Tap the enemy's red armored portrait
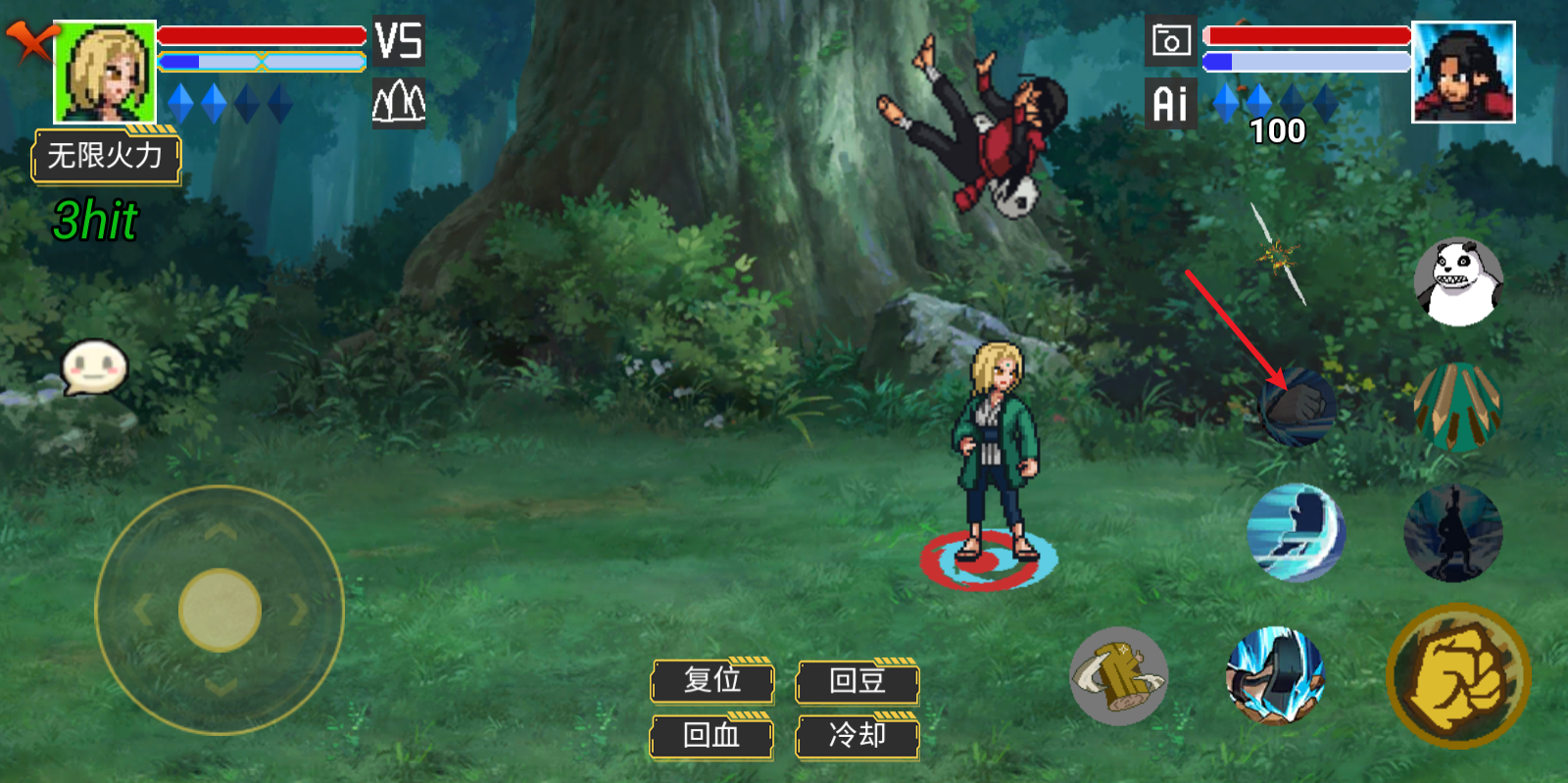 (x=1463, y=72)
